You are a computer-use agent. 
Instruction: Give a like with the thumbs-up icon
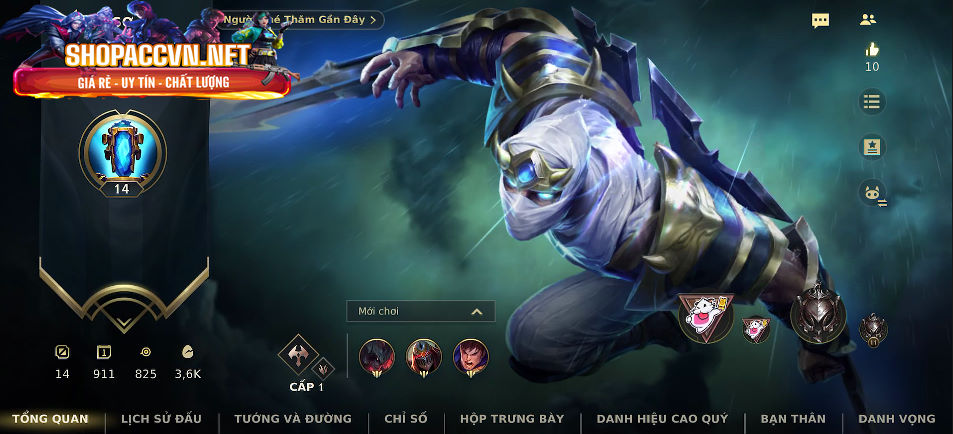(x=872, y=49)
